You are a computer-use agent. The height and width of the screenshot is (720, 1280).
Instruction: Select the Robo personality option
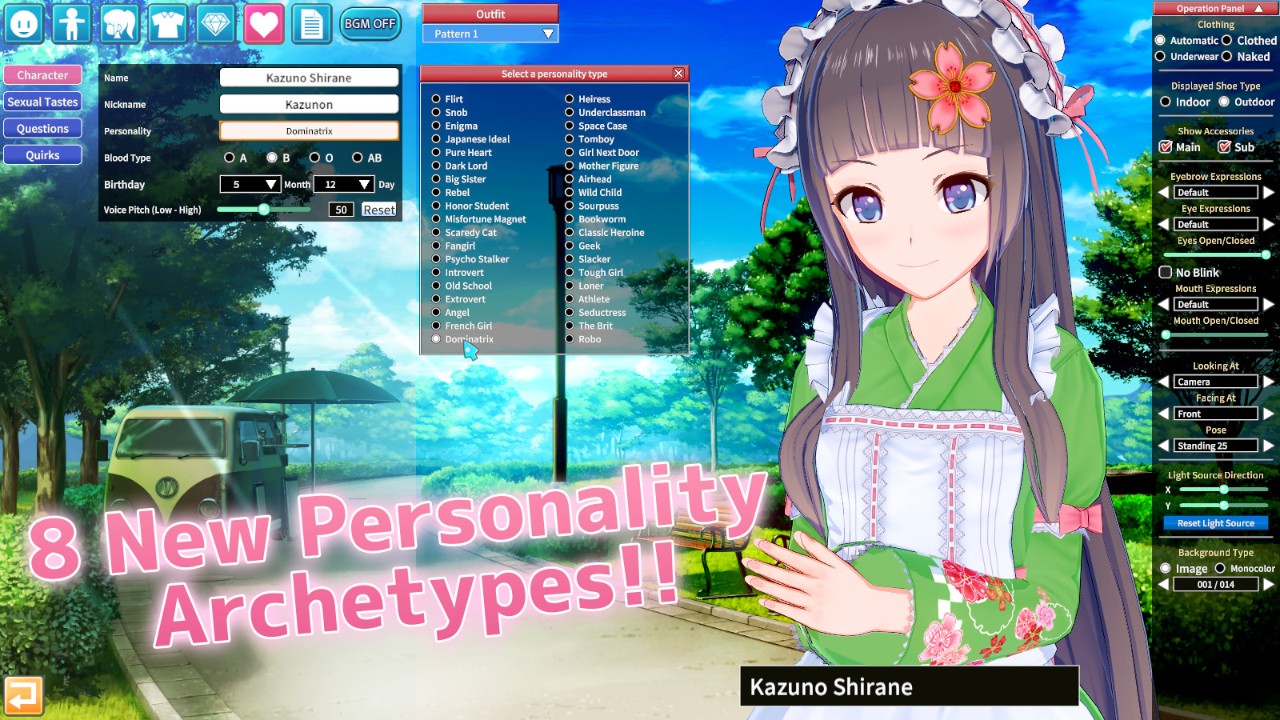click(x=569, y=339)
